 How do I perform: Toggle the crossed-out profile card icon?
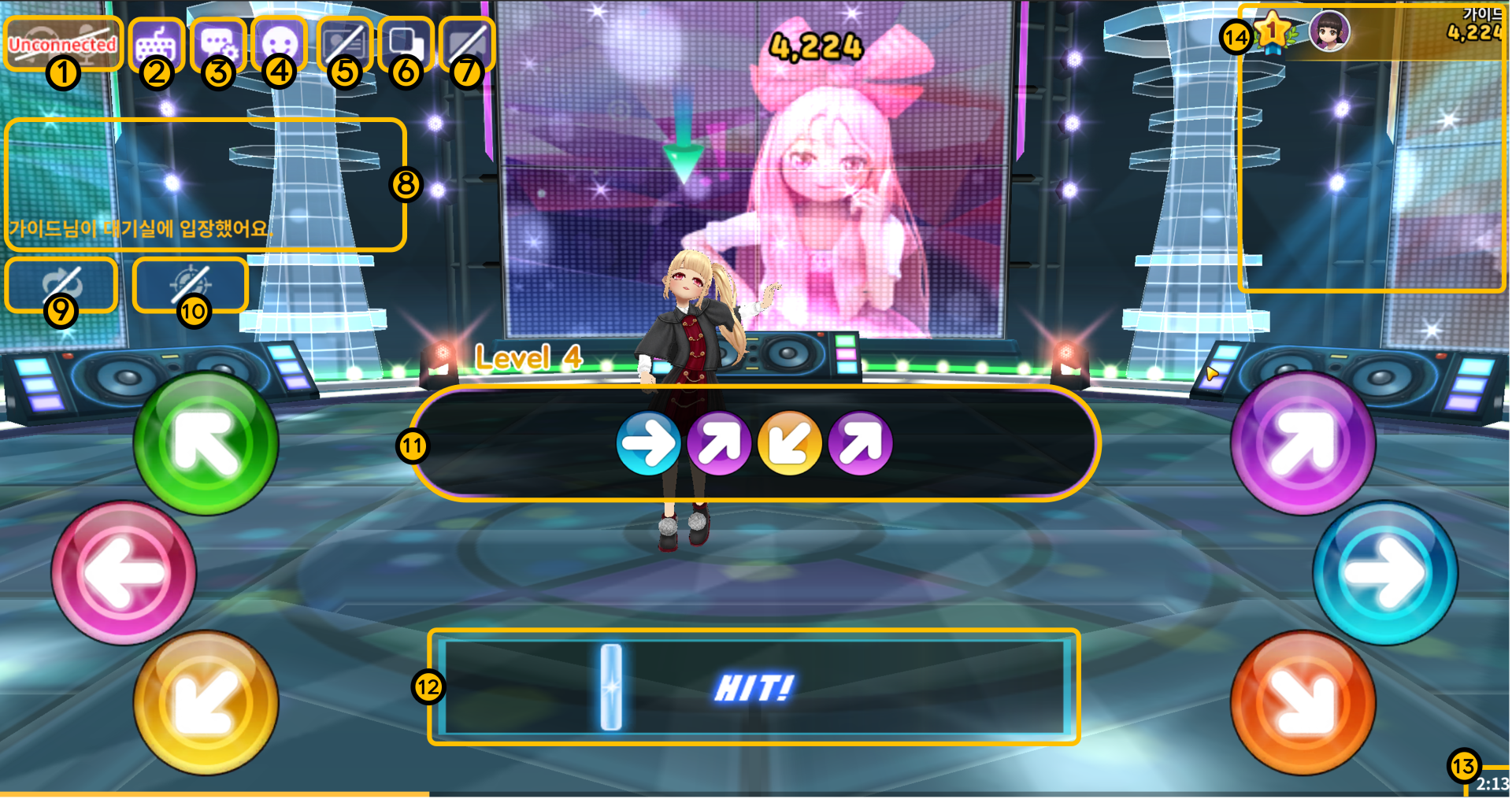[x=345, y=43]
